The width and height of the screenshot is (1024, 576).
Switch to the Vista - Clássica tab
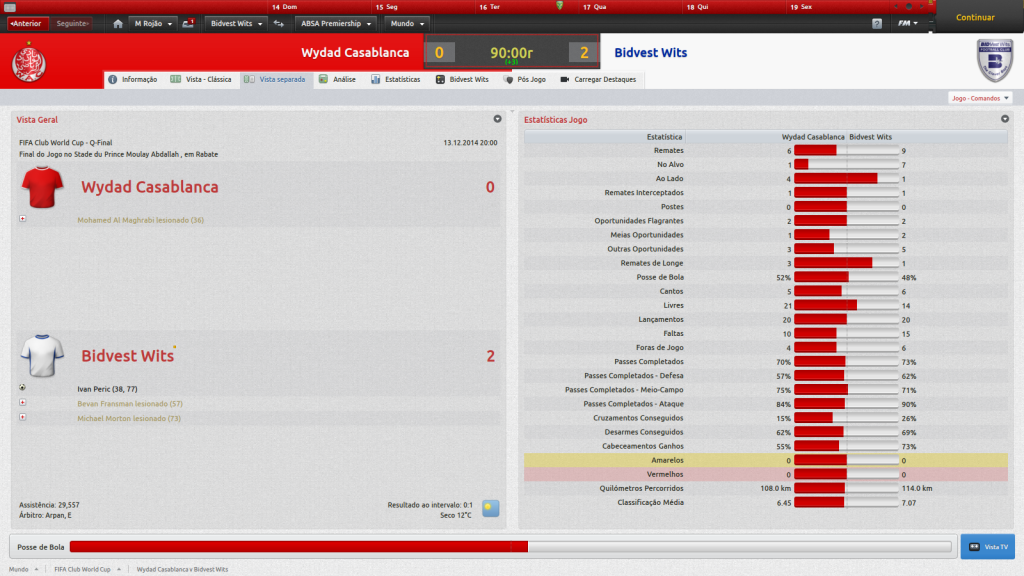click(202, 79)
